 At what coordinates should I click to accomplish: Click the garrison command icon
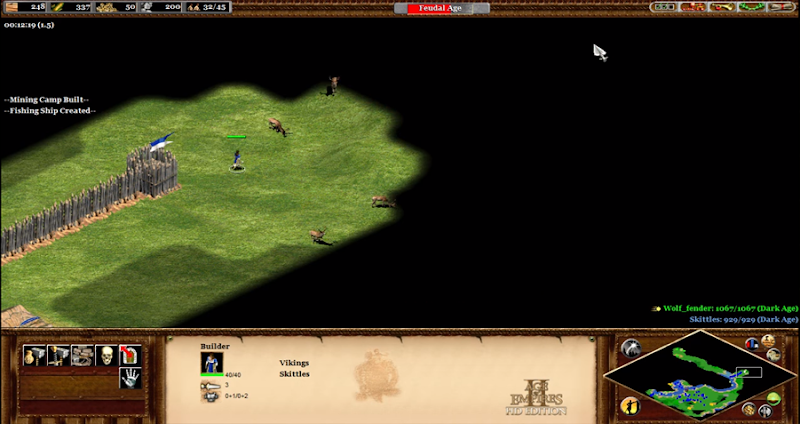[x=130, y=355]
